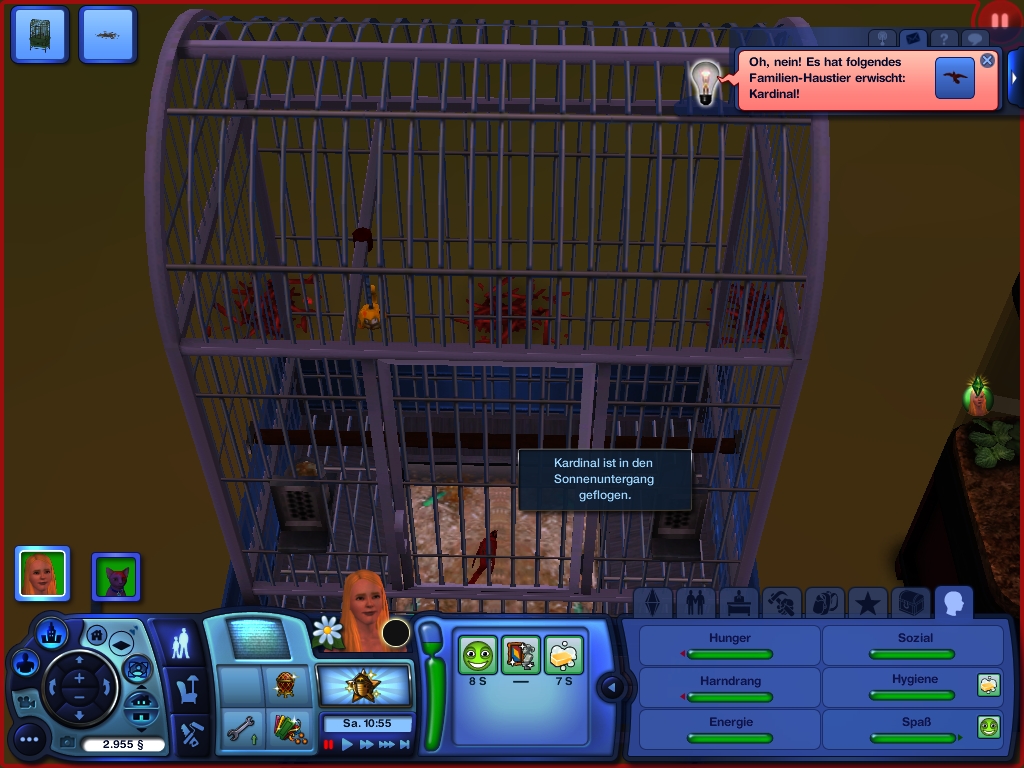Image resolution: width=1024 pixels, height=768 pixels.
Task: Open the Inventory backpack tab
Action: pos(825,602)
